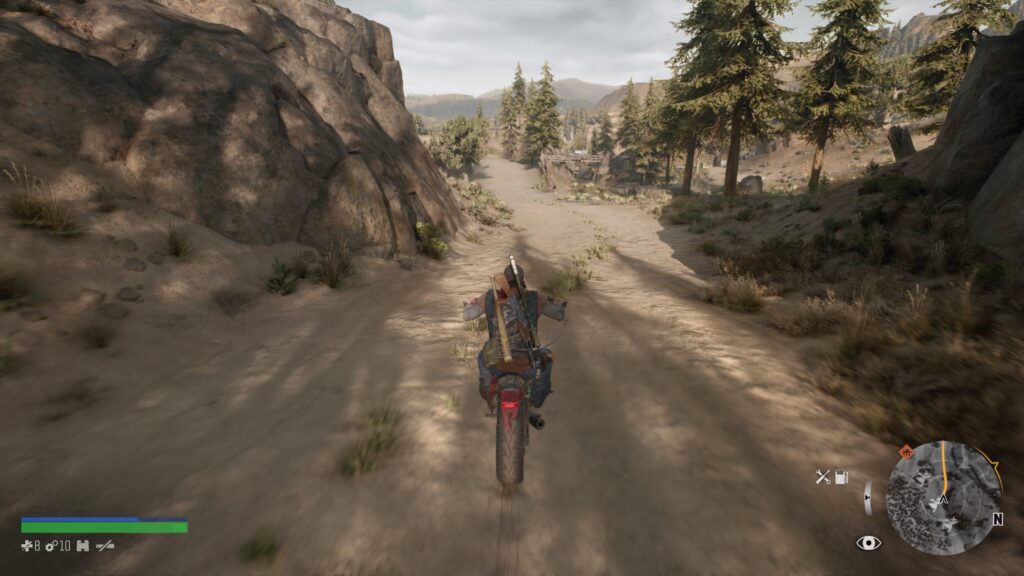Click the circular minimap
This screenshot has width=1024, height=576.
coord(943,497)
